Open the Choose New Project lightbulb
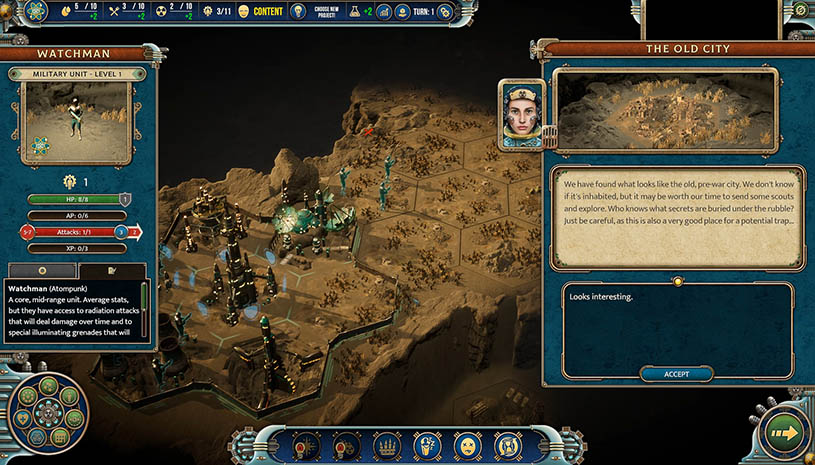The width and height of the screenshot is (815, 465). pyautogui.click(x=298, y=11)
